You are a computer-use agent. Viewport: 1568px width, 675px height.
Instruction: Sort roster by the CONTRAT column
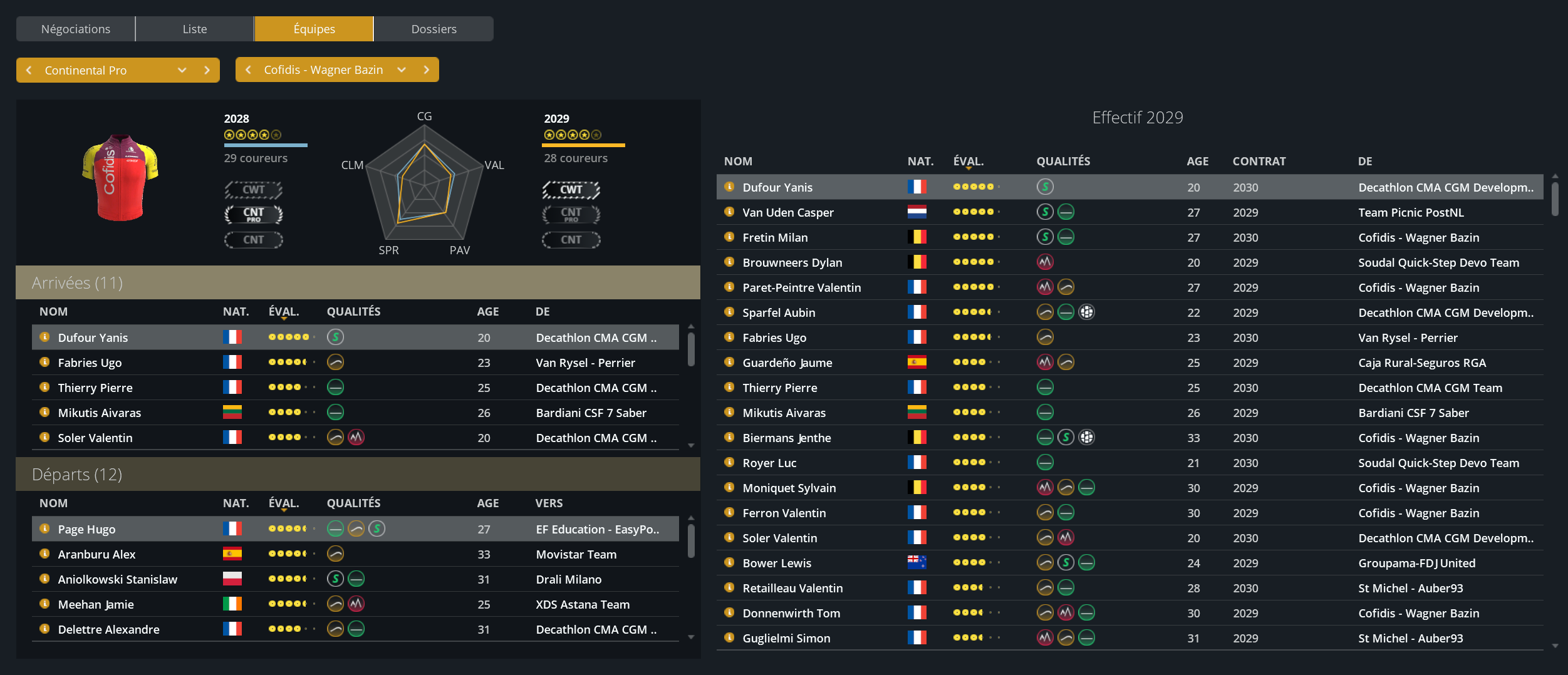pyautogui.click(x=1259, y=161)
